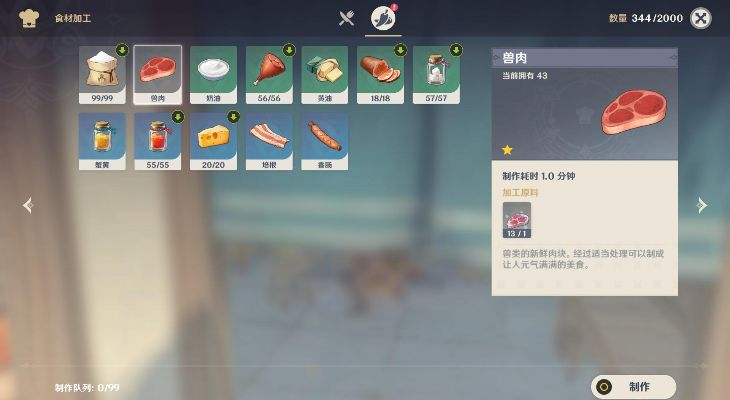Choose the cream bowl ingredient
The height and width of the screenshot is (400, 730).
click(x=213, y=72)
